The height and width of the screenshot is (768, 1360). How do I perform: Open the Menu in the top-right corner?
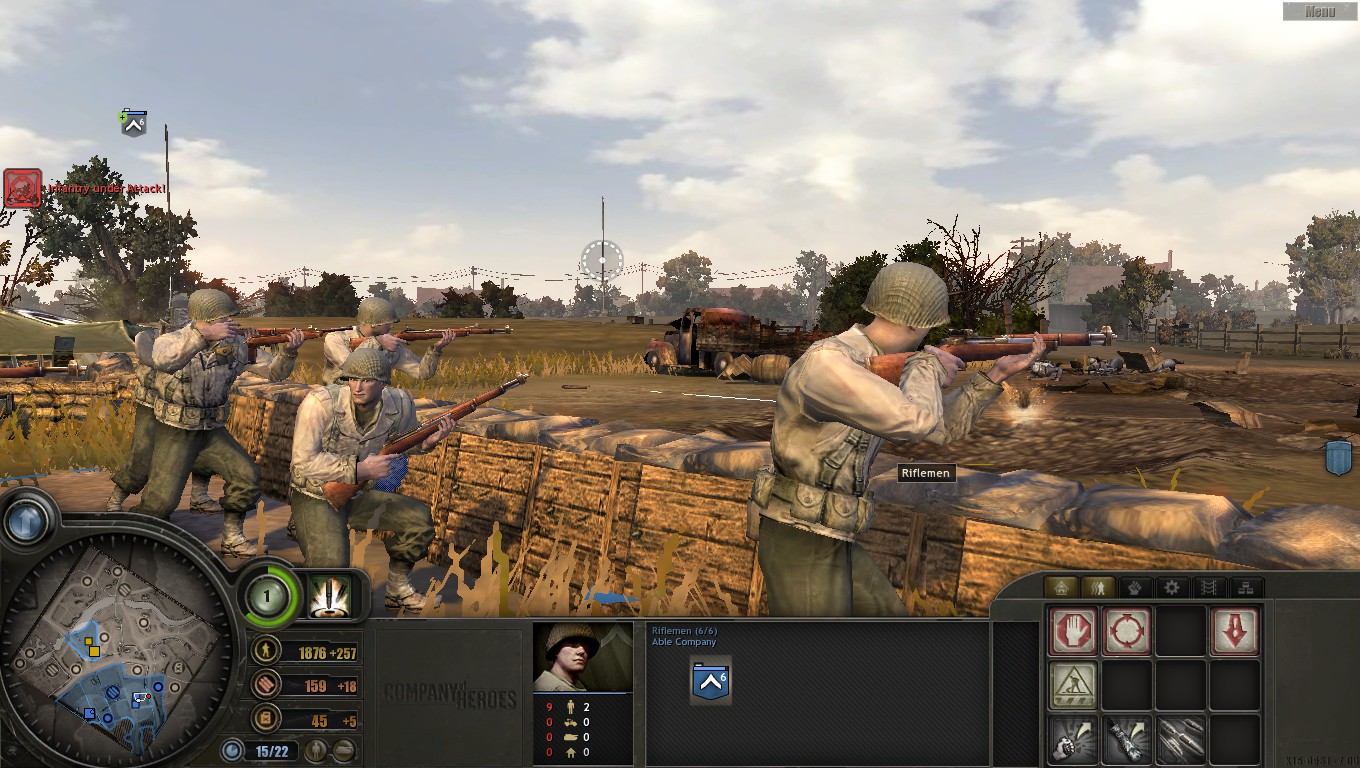1320,11
